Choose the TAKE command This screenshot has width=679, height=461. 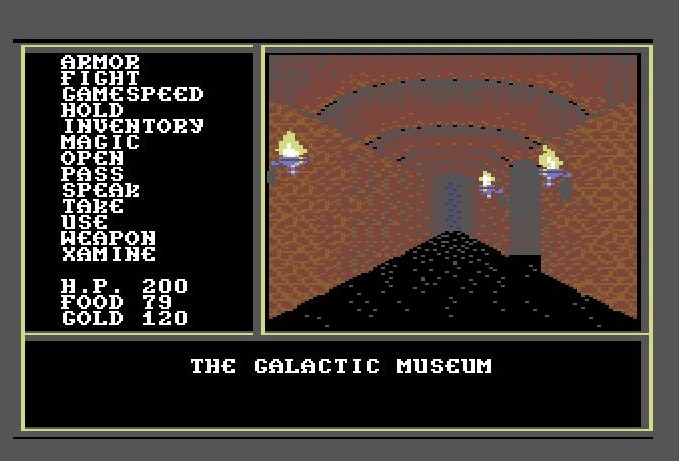click(92, 206)
